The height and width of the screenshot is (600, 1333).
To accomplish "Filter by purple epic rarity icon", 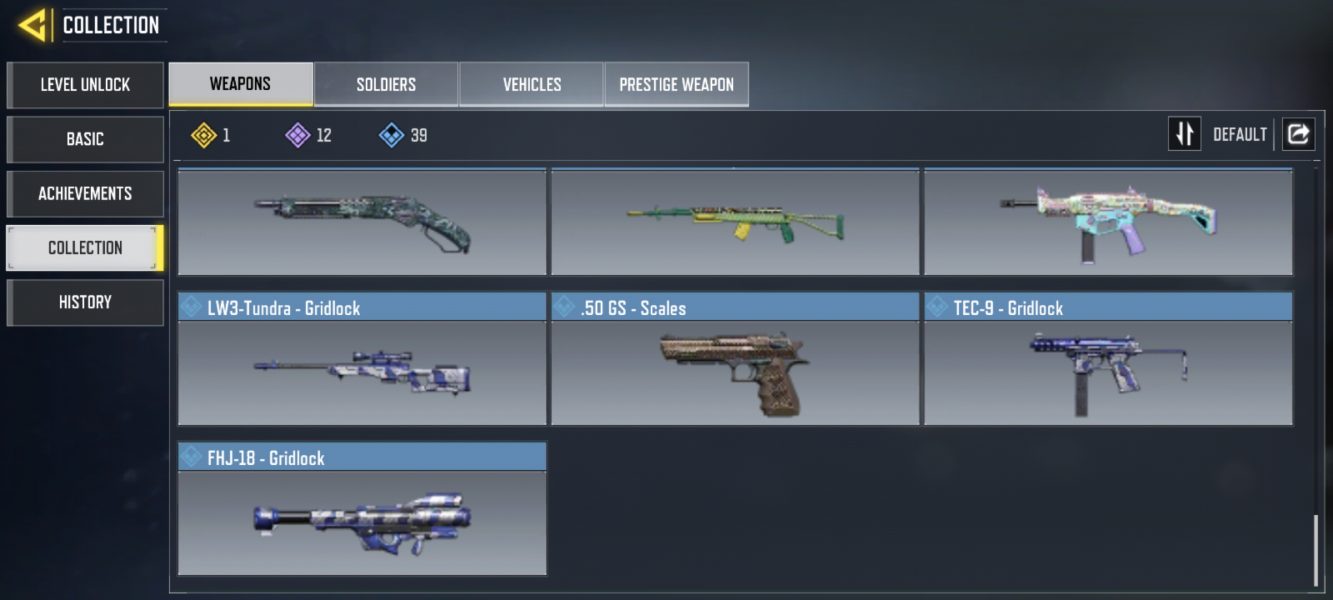I will pos(298,135).
